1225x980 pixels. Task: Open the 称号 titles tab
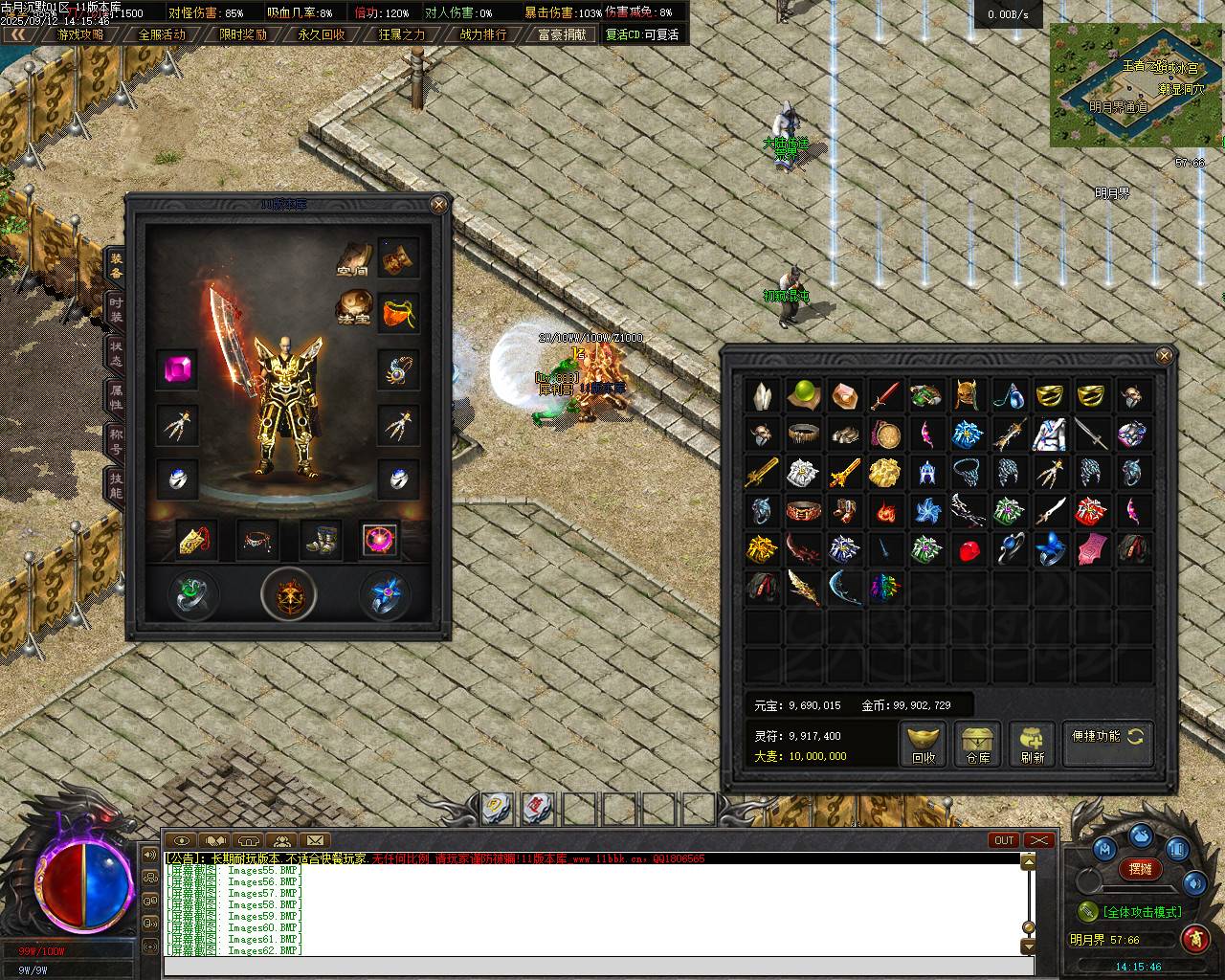[116, 441]
